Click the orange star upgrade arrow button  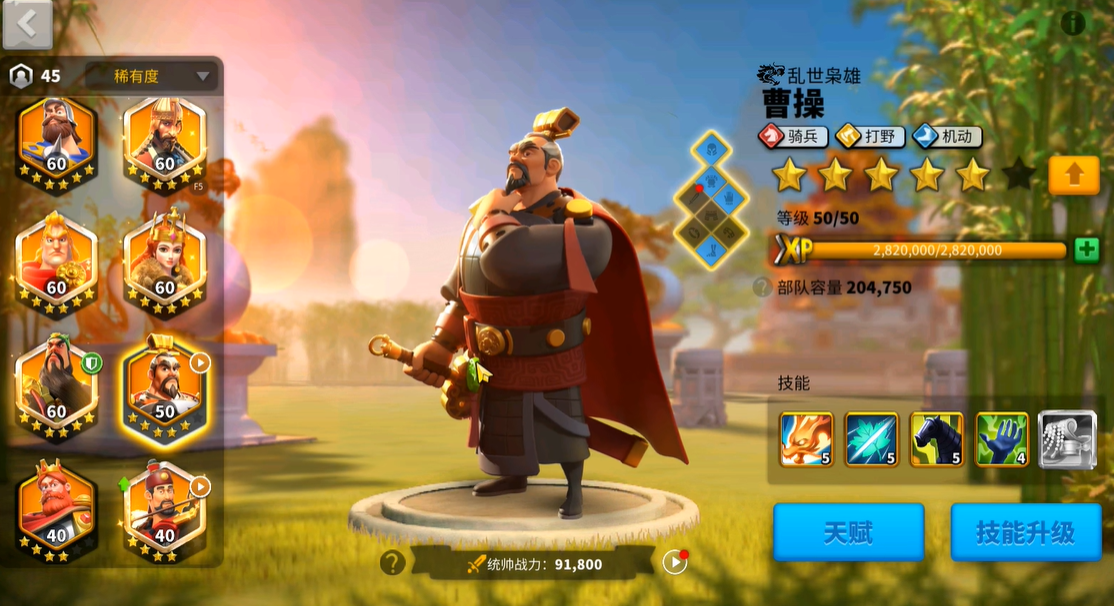click(x=1074, y=175)
